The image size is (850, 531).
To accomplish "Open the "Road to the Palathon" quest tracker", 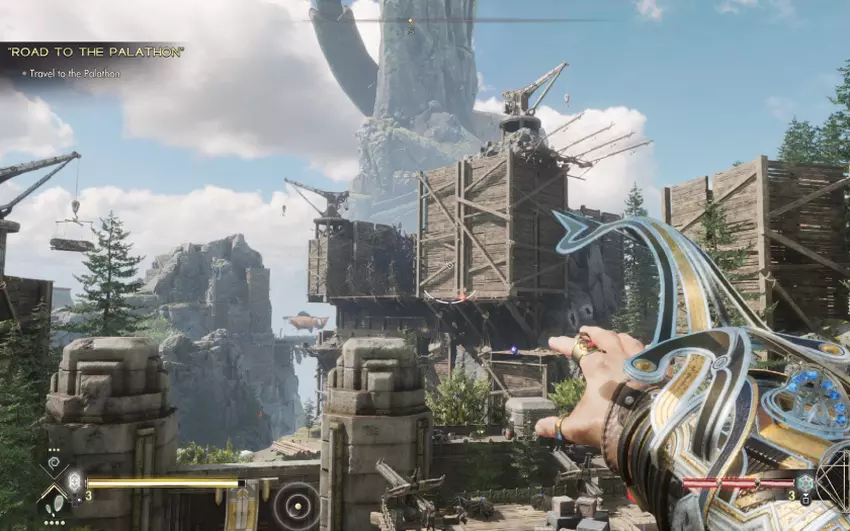I will tap(96, 52).
